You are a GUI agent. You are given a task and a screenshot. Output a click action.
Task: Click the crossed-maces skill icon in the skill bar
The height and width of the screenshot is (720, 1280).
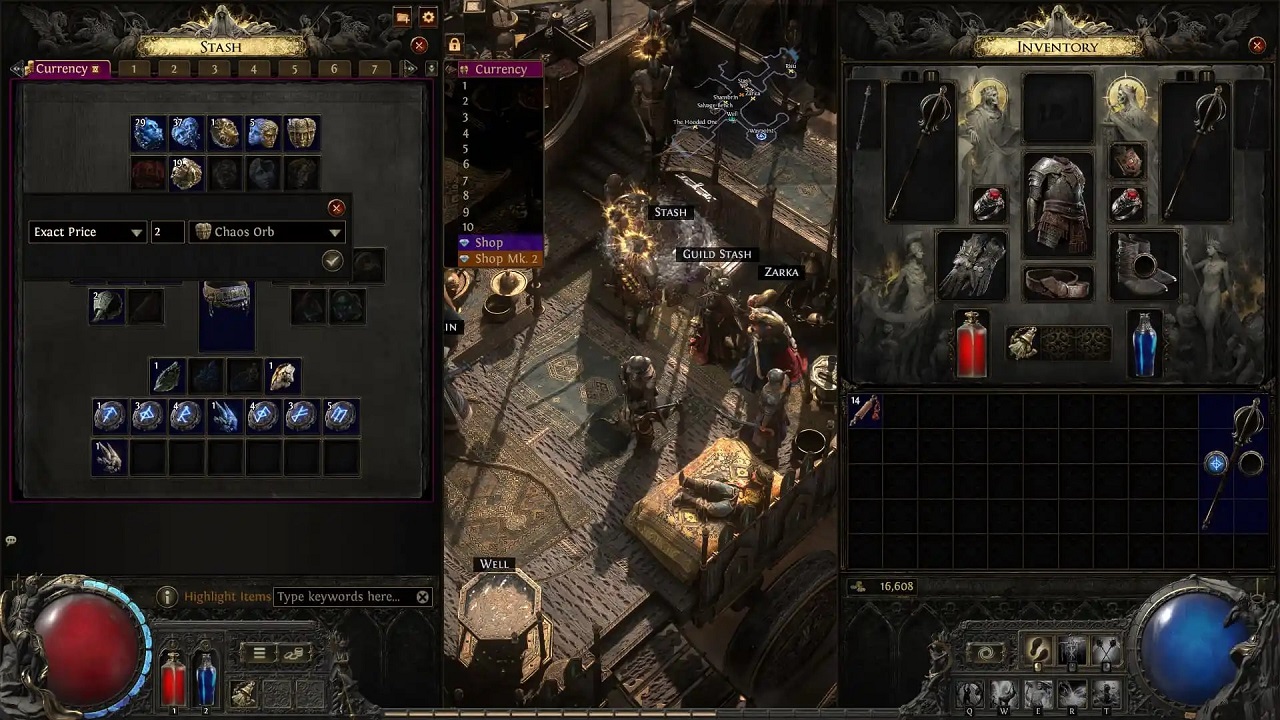(x=1106, y=650)
